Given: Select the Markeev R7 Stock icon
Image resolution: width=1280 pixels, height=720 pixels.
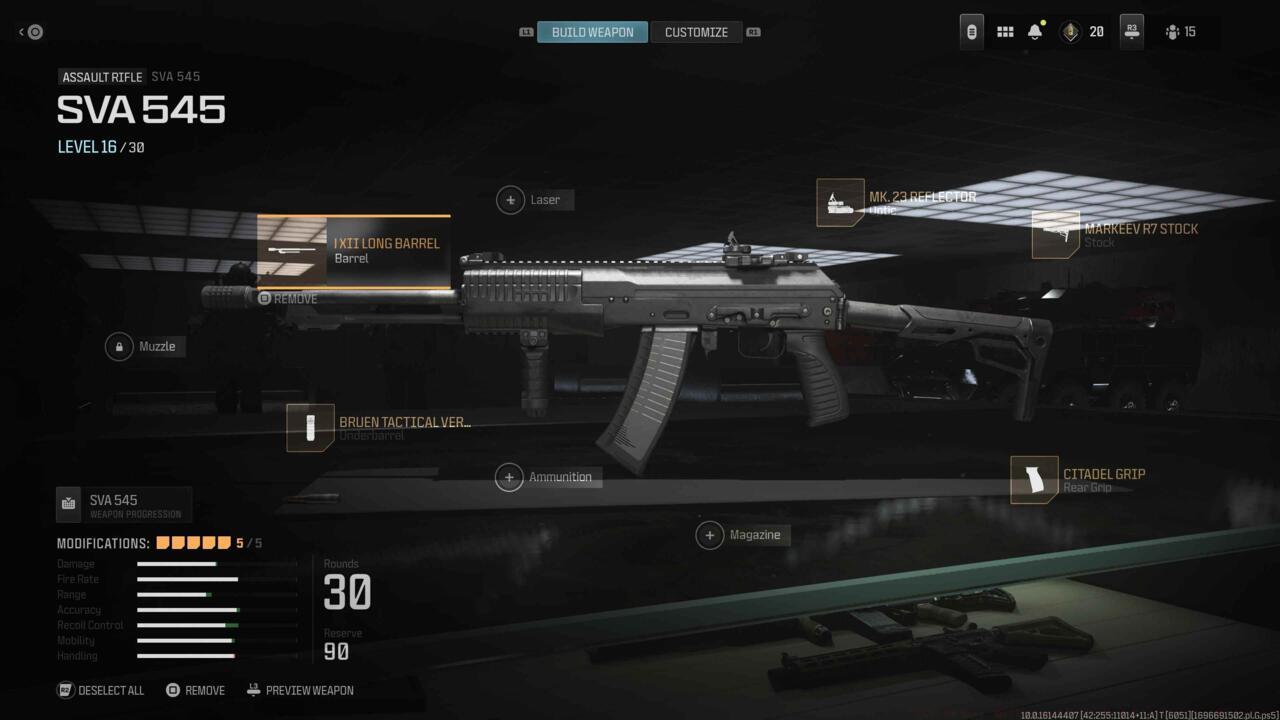Looking at the screenshot, I should [x=1057, y=237].
